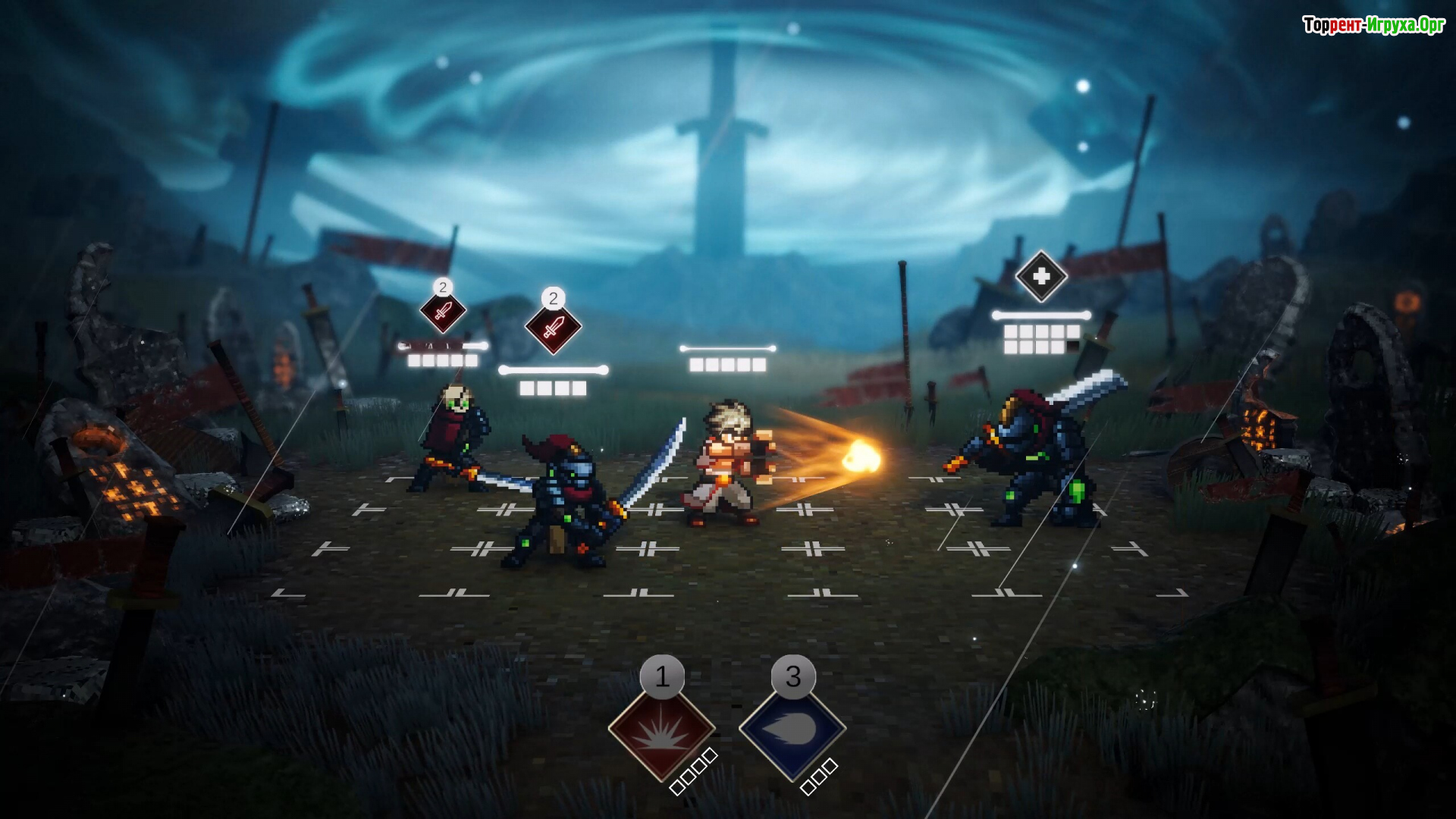
Task: Inspect the heal-cross intent icon above the armored knight
Action: [1041, 277]
